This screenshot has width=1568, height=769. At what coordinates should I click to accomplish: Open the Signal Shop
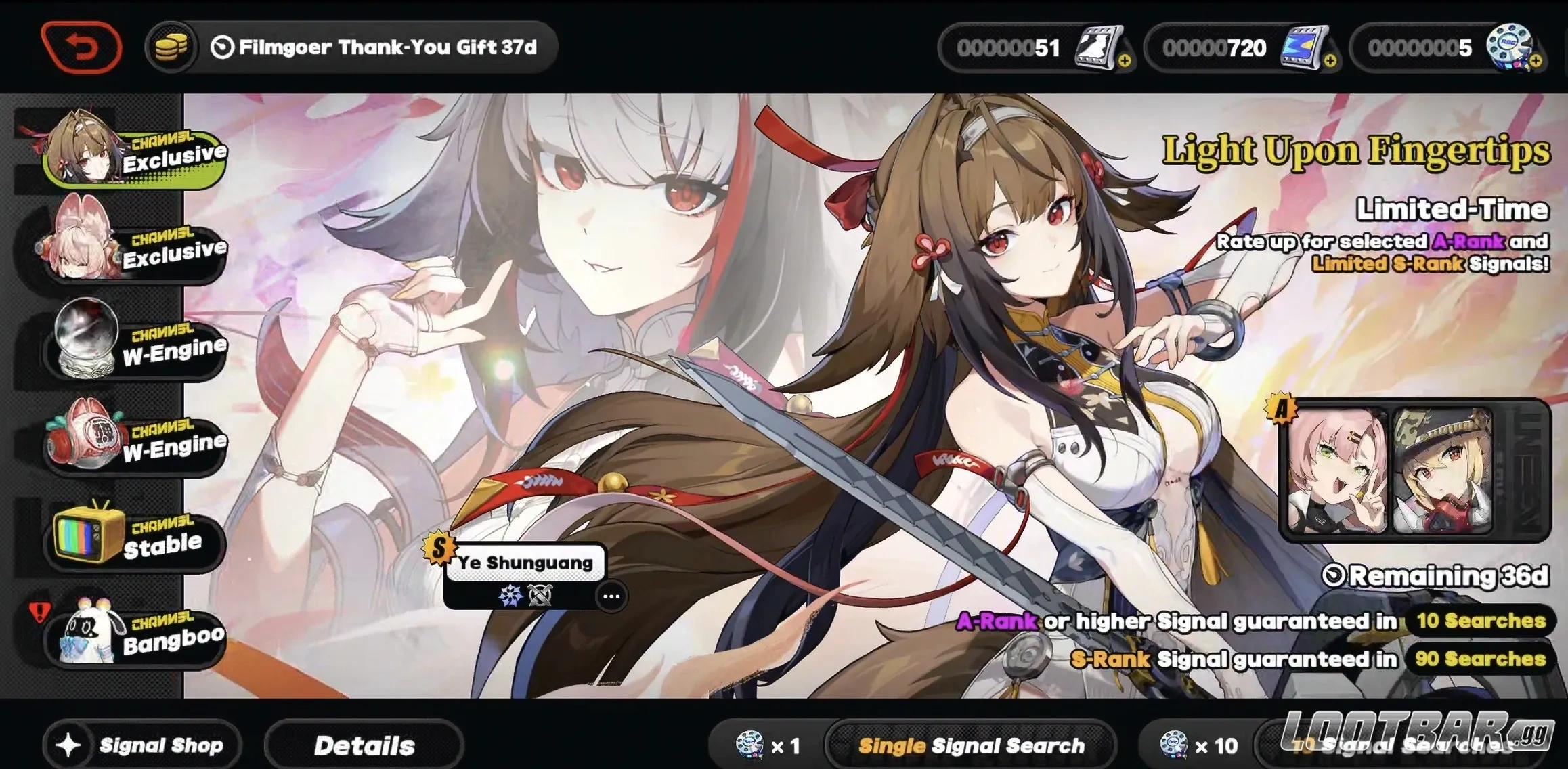click(x=143, y=745)
